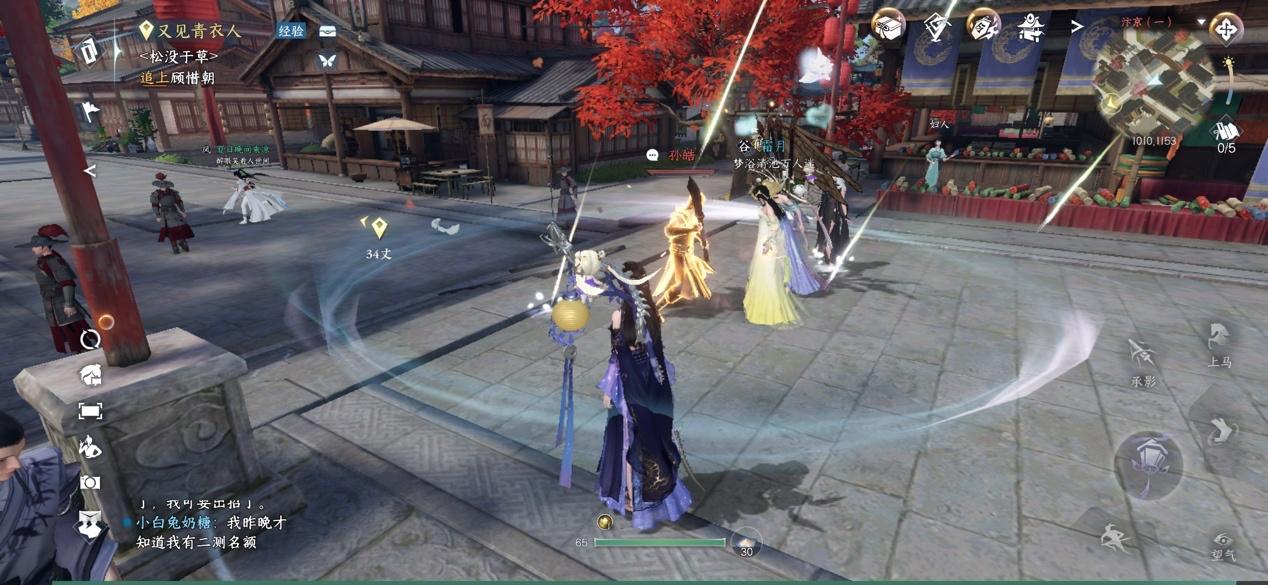This screenshot has height=585, width=1268.
Task: Open the butterfly icon below 经验
Action: pyautogui.click(x=327, y=61)
